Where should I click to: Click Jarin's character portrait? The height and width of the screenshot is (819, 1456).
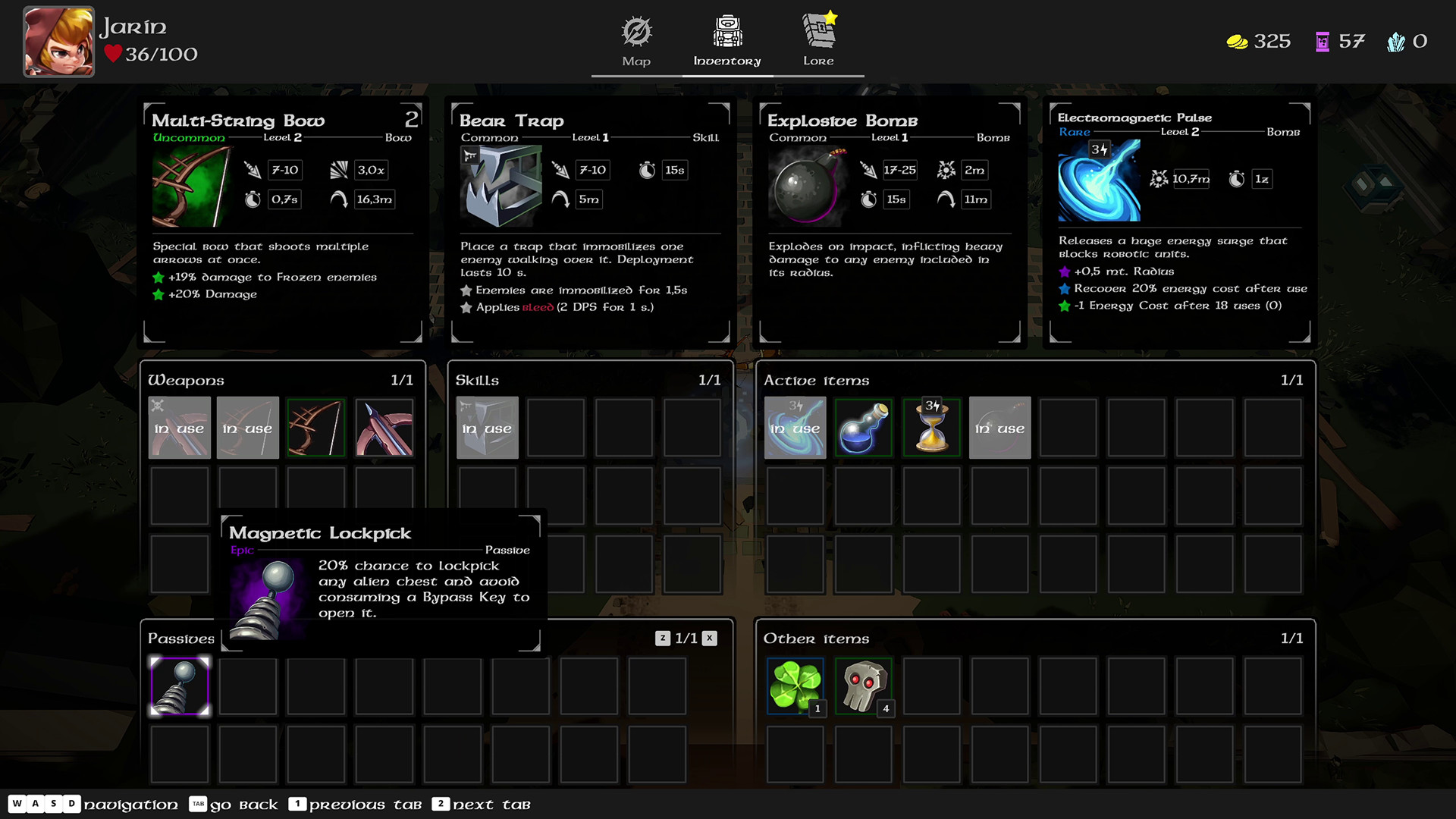point(59,42)
